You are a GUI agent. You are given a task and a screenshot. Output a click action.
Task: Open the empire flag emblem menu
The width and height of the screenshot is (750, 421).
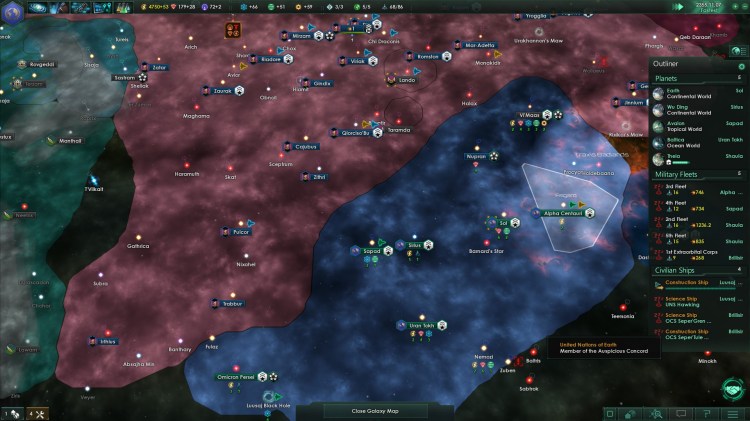click(11, 8)
